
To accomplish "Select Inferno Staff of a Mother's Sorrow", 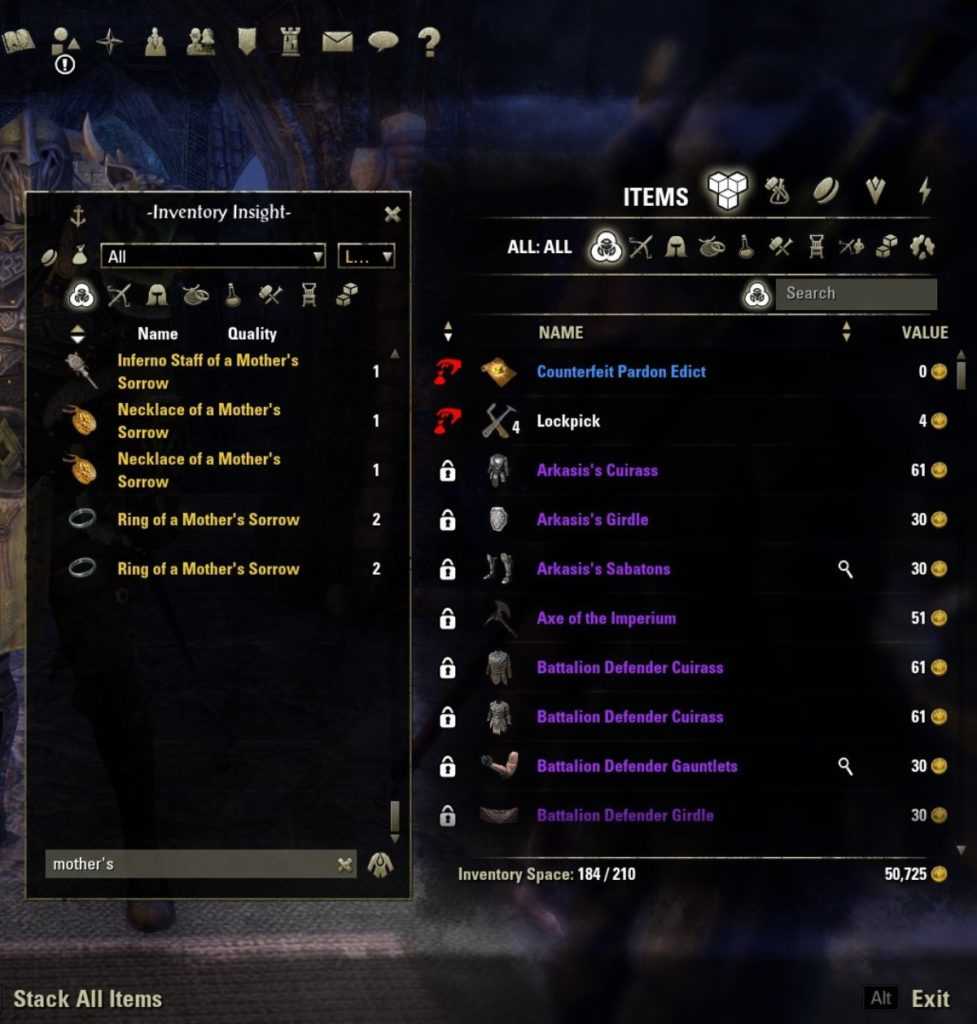I will coord(207,372).
